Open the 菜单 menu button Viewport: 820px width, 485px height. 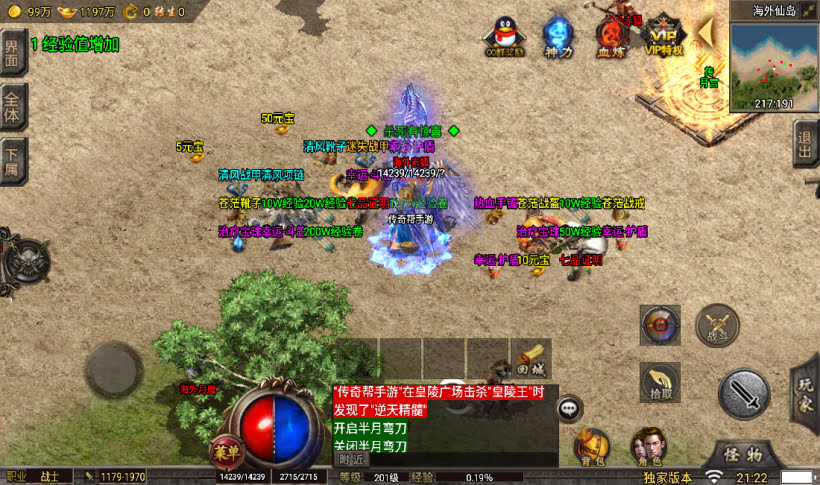(225, 451)
